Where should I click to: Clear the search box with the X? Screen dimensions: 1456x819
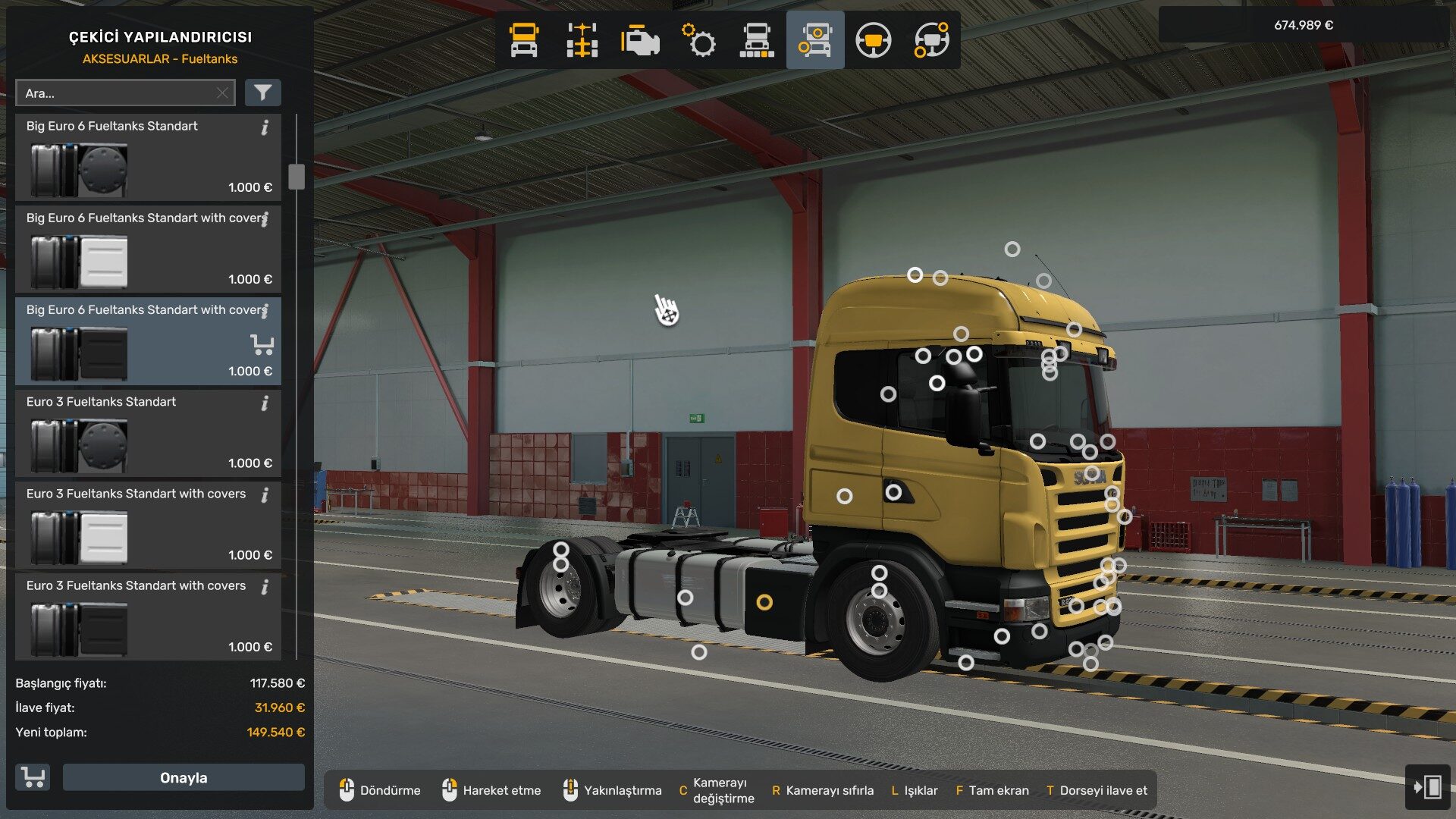[x=222, y=93]
